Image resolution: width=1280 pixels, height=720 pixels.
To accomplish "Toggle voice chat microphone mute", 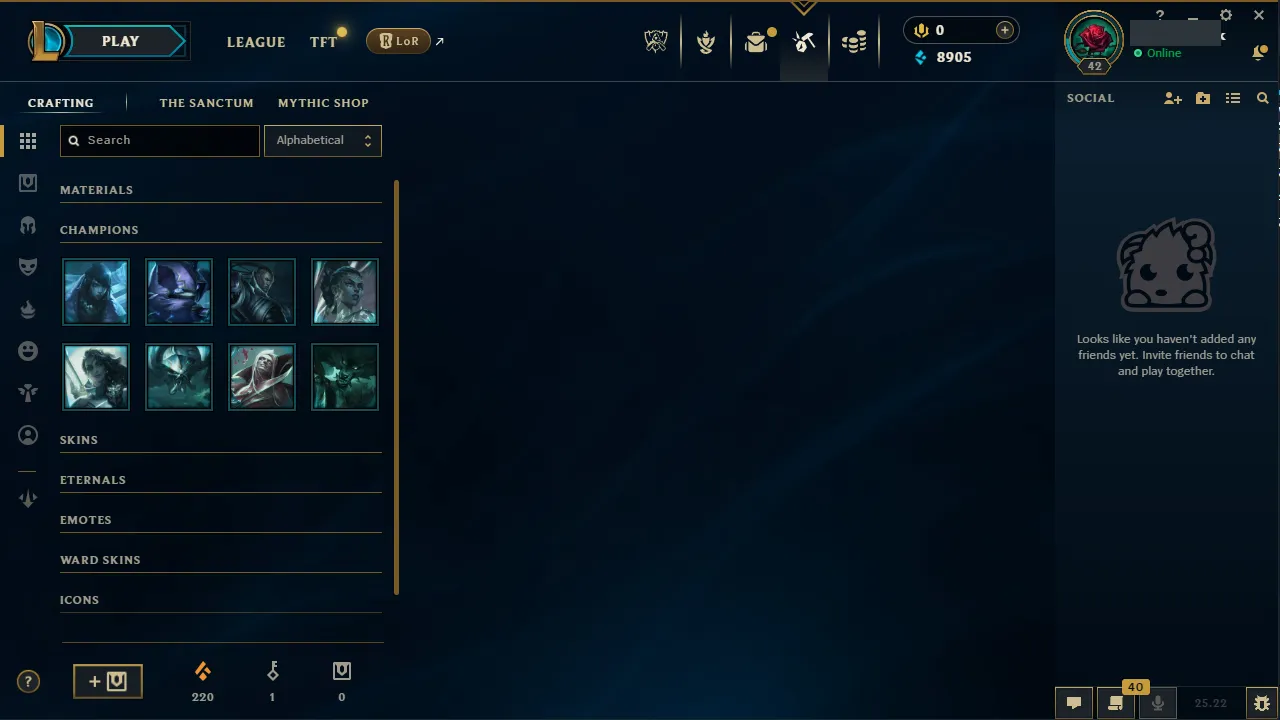I will [1157, 703].
